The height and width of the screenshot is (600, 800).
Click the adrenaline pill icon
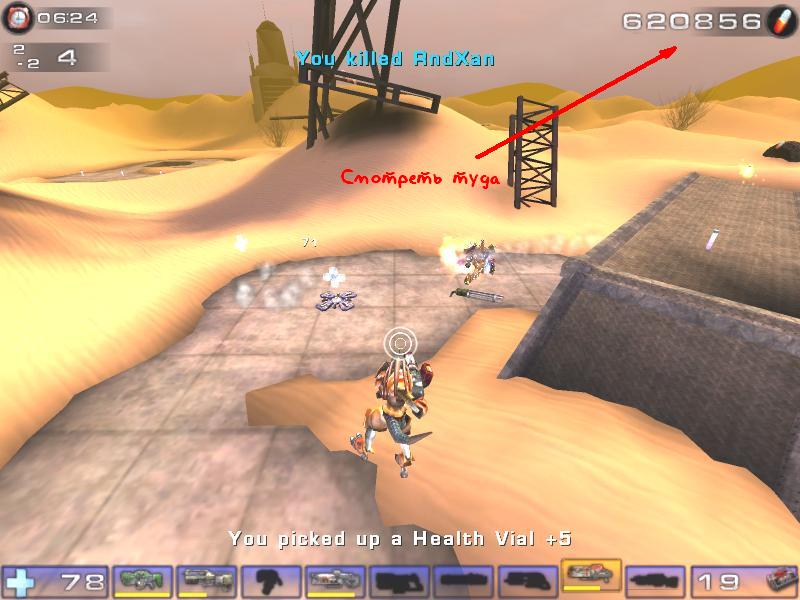[x=780, y=20]
